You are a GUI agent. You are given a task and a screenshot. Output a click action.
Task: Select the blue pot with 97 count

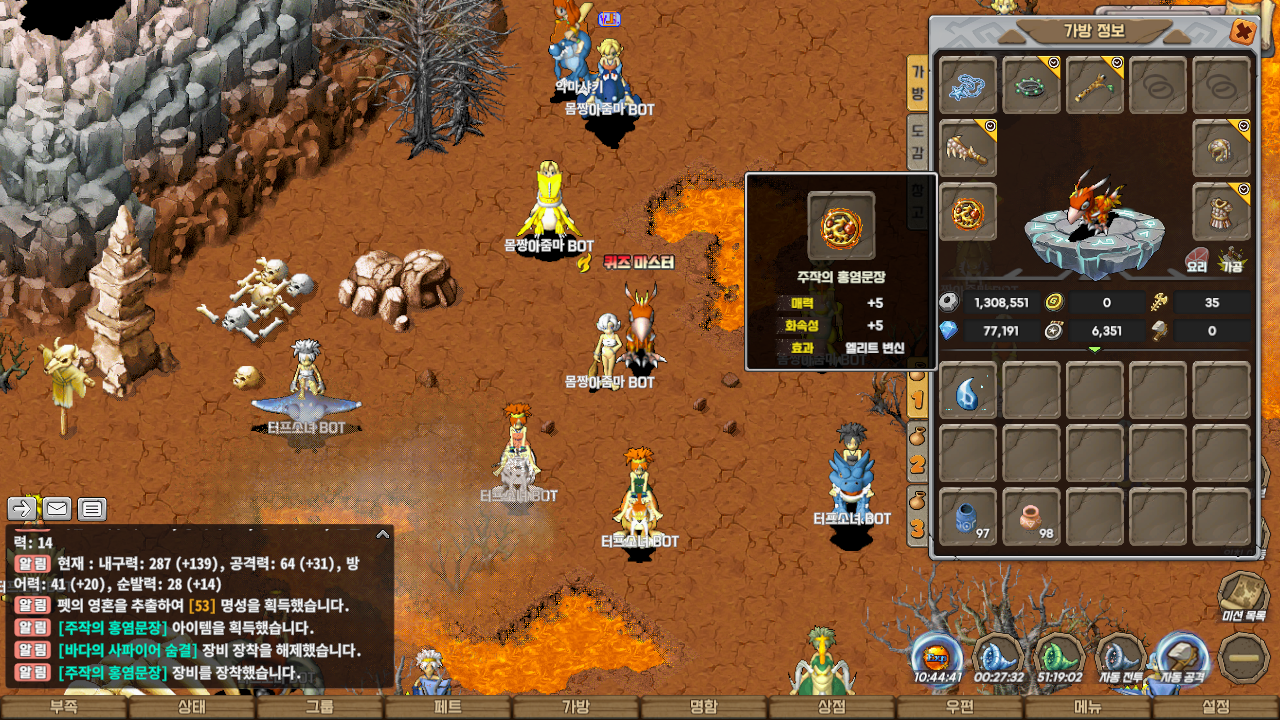[968, 518]
